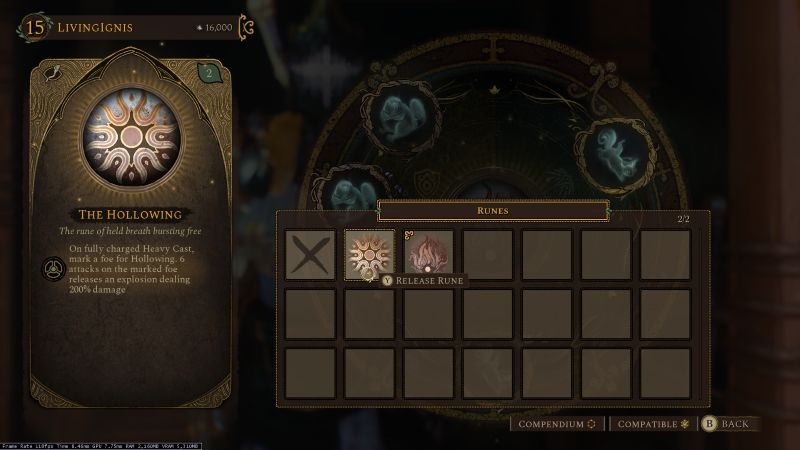Open the Compendium
This screenshot has width=800, height=450.
tap(555, 424)
